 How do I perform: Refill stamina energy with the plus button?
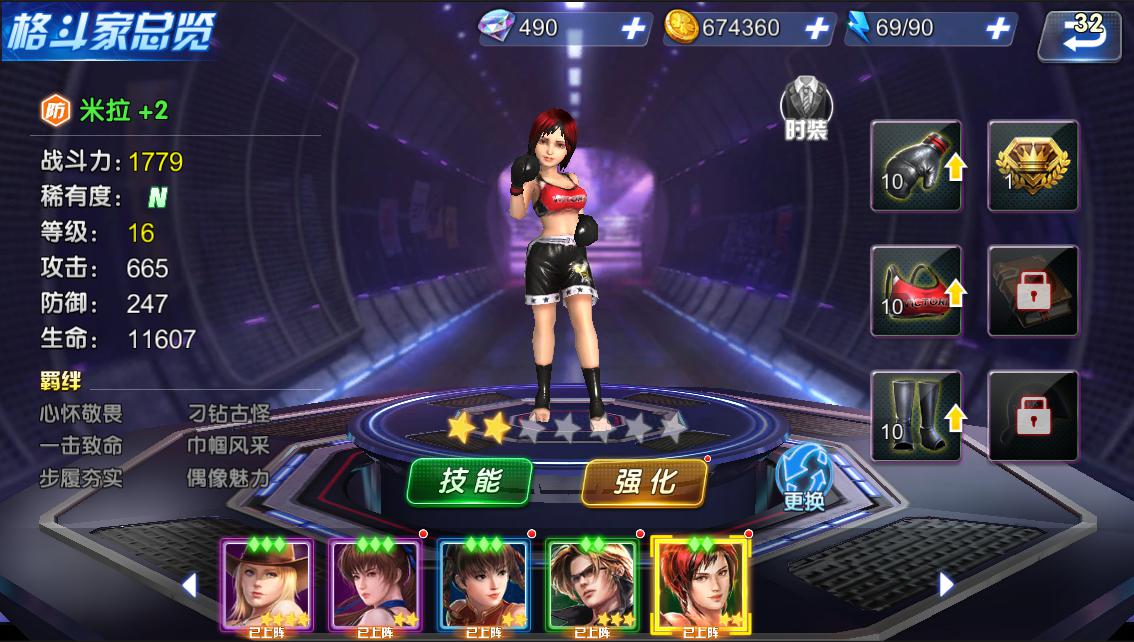coord(997,28)
